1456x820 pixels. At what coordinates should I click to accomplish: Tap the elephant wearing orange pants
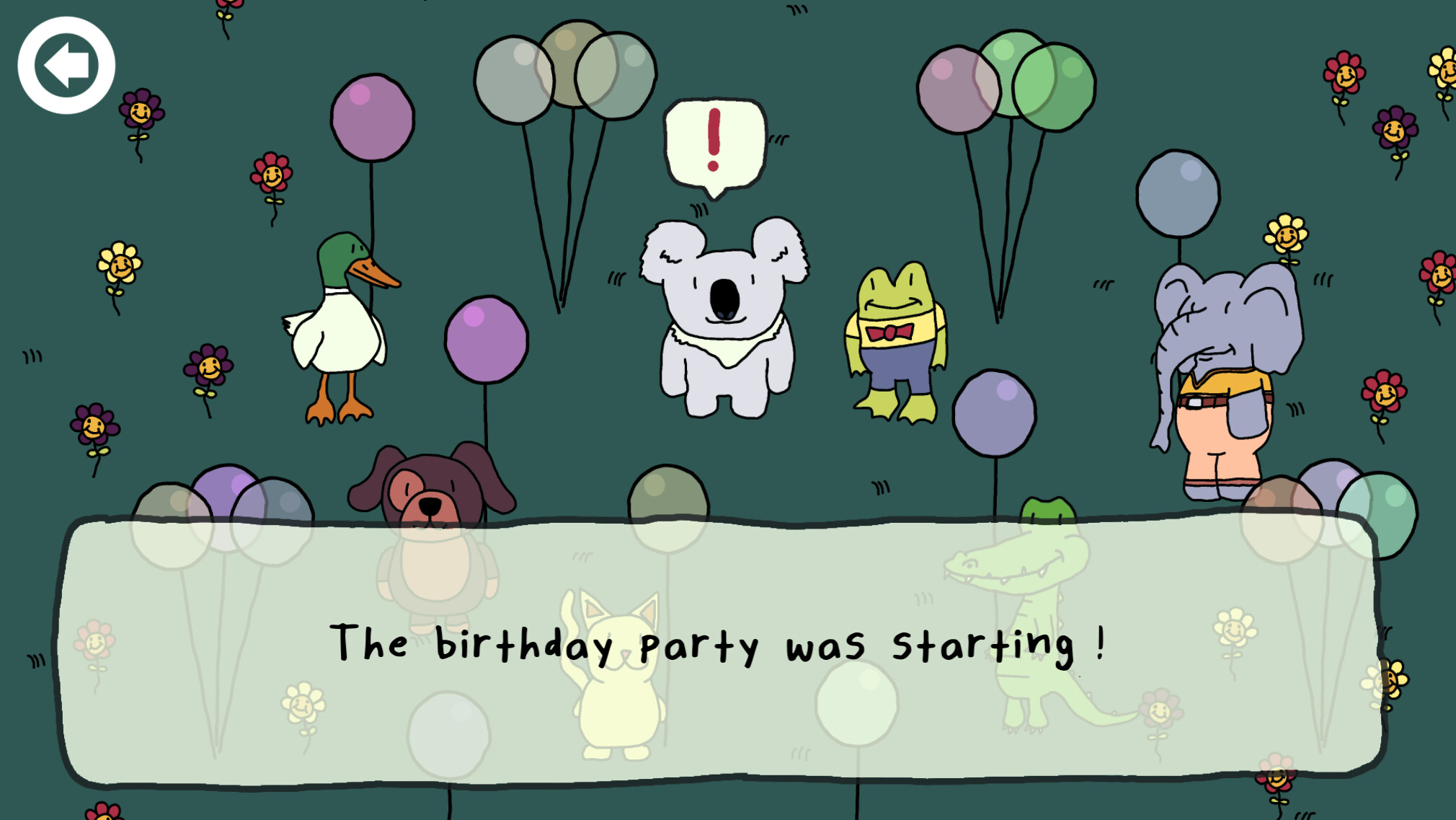(x=1225, y=375)
